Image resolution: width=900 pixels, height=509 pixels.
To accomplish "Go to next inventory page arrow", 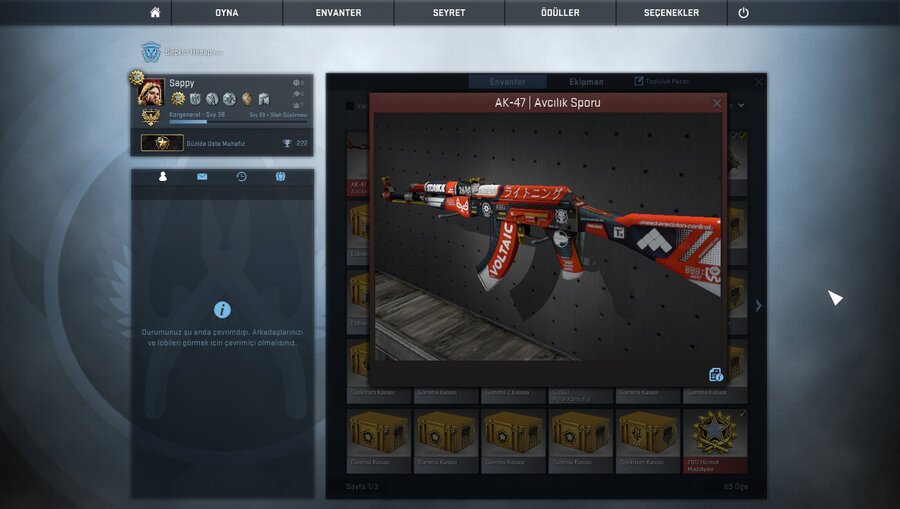I will pos(758,305).
